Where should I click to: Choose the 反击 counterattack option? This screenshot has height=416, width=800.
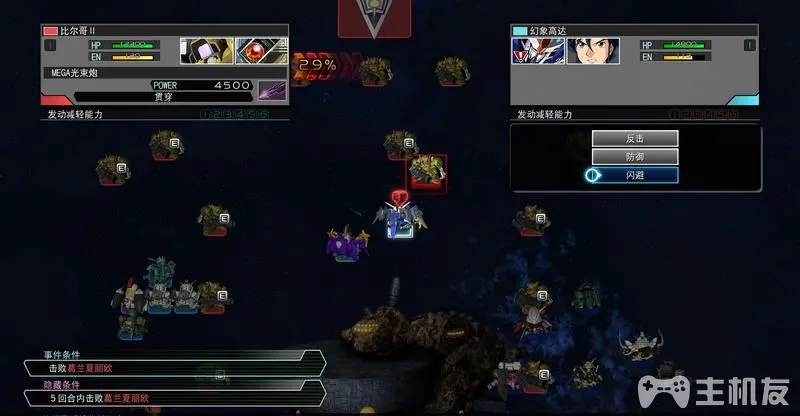pyautogui.click(x=634, y=138)
